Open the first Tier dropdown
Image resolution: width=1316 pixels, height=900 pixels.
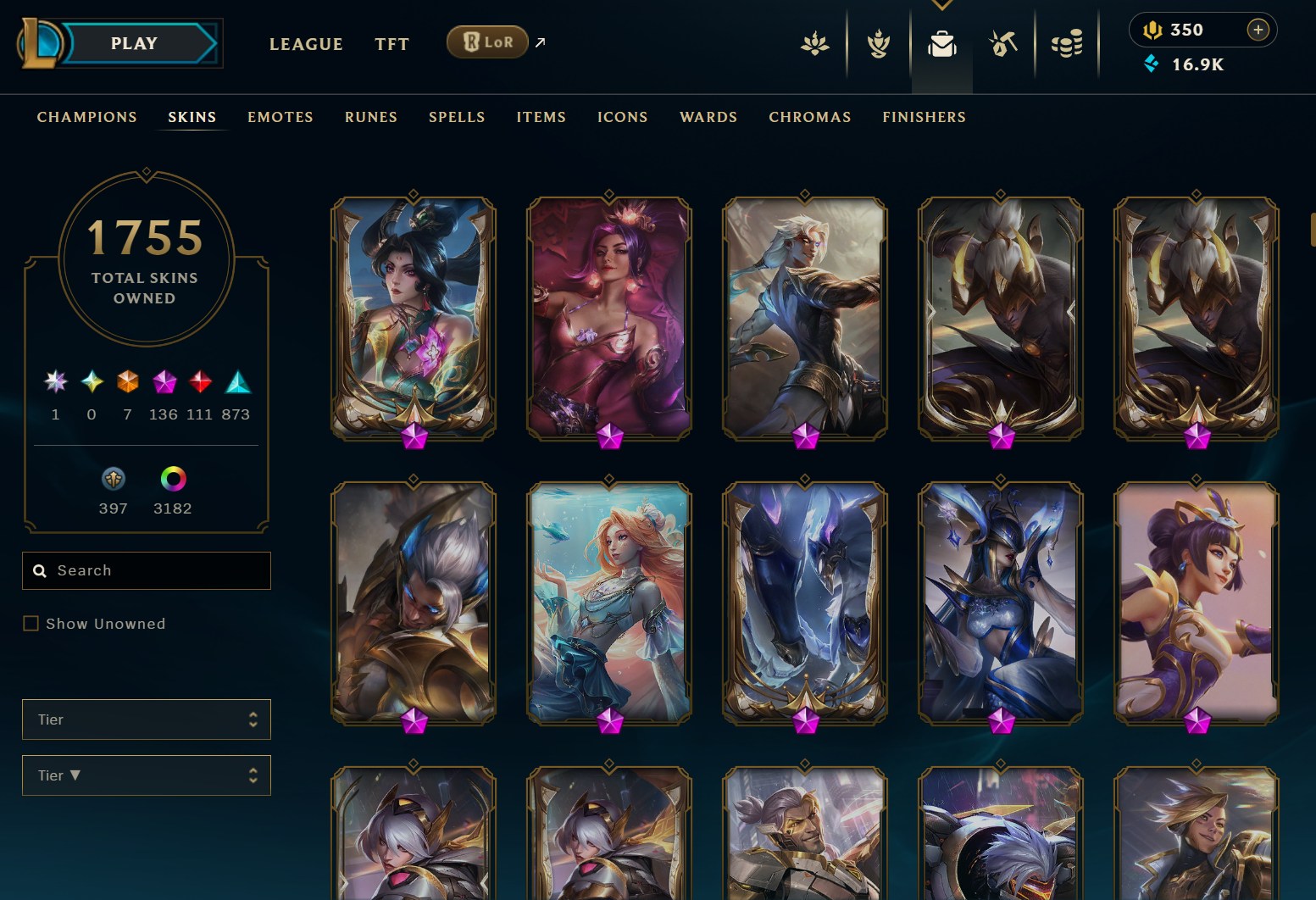click(147, 719)
